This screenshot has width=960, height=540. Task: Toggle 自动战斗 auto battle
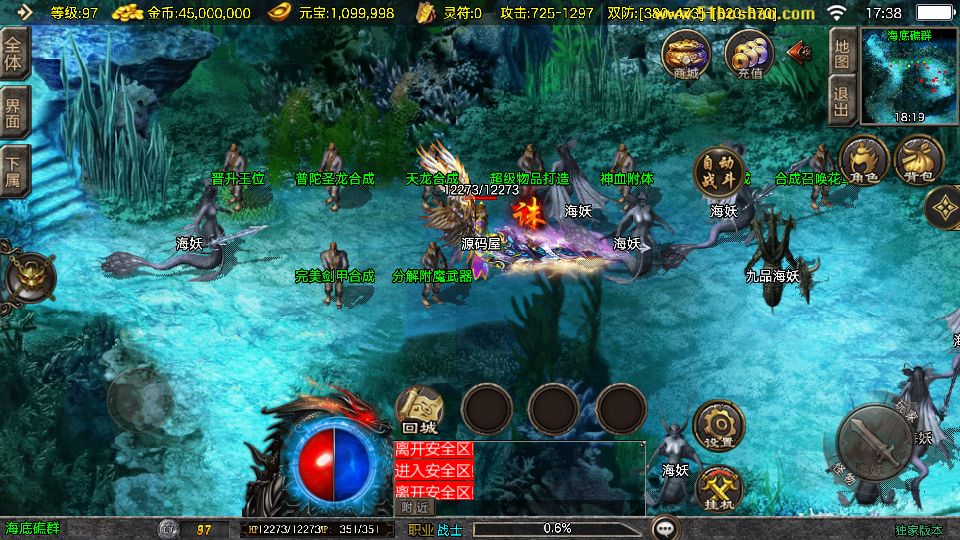point(720,173)
